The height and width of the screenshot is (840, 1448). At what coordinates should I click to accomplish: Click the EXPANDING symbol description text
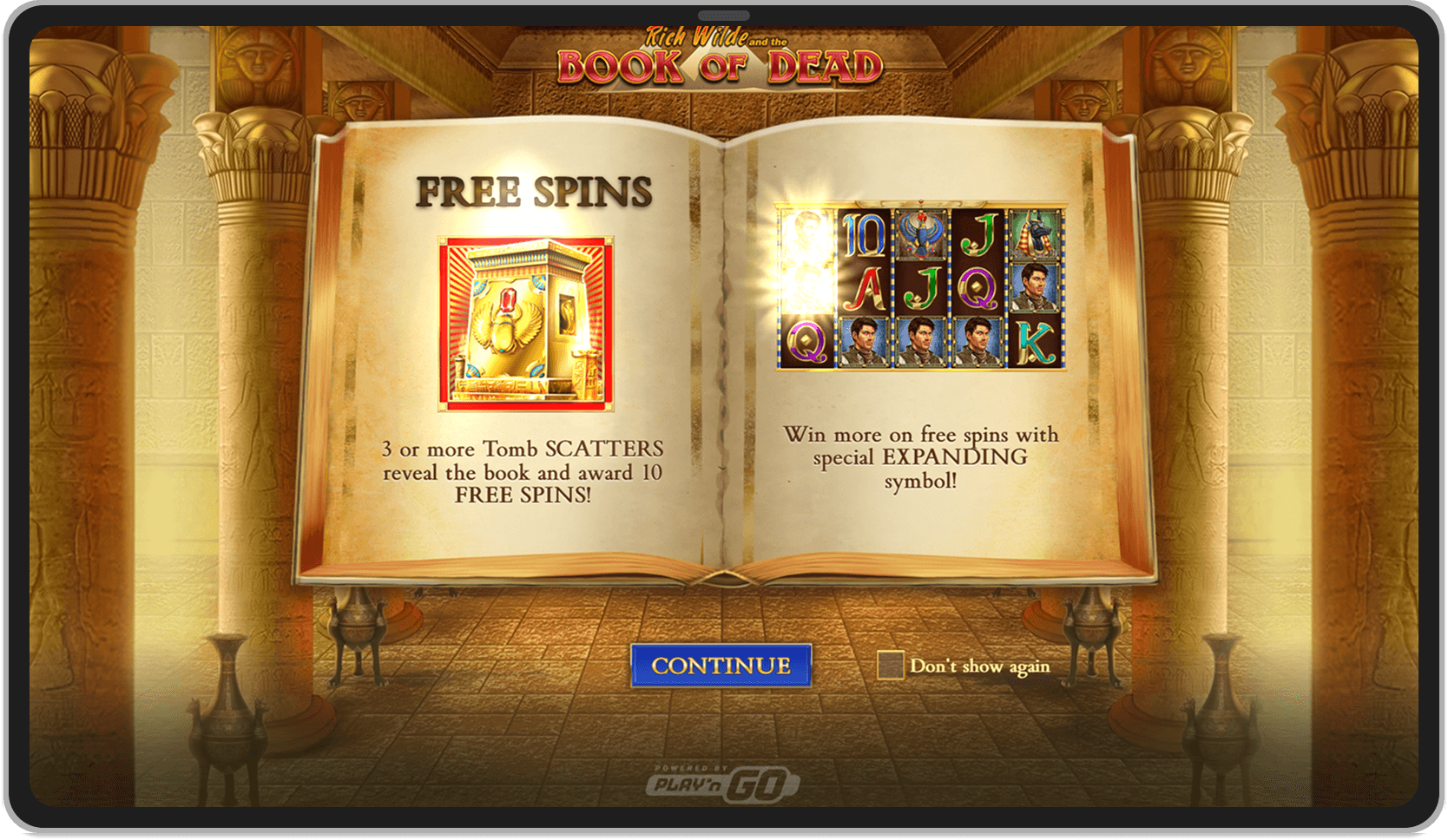point(921,455)
